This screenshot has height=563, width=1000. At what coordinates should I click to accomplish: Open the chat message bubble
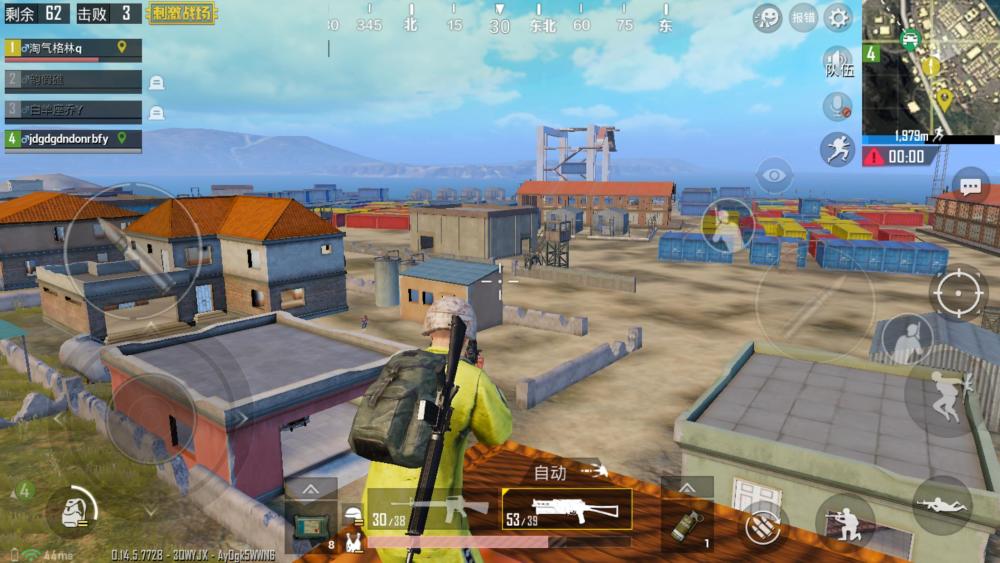click(x=970, y=185)
